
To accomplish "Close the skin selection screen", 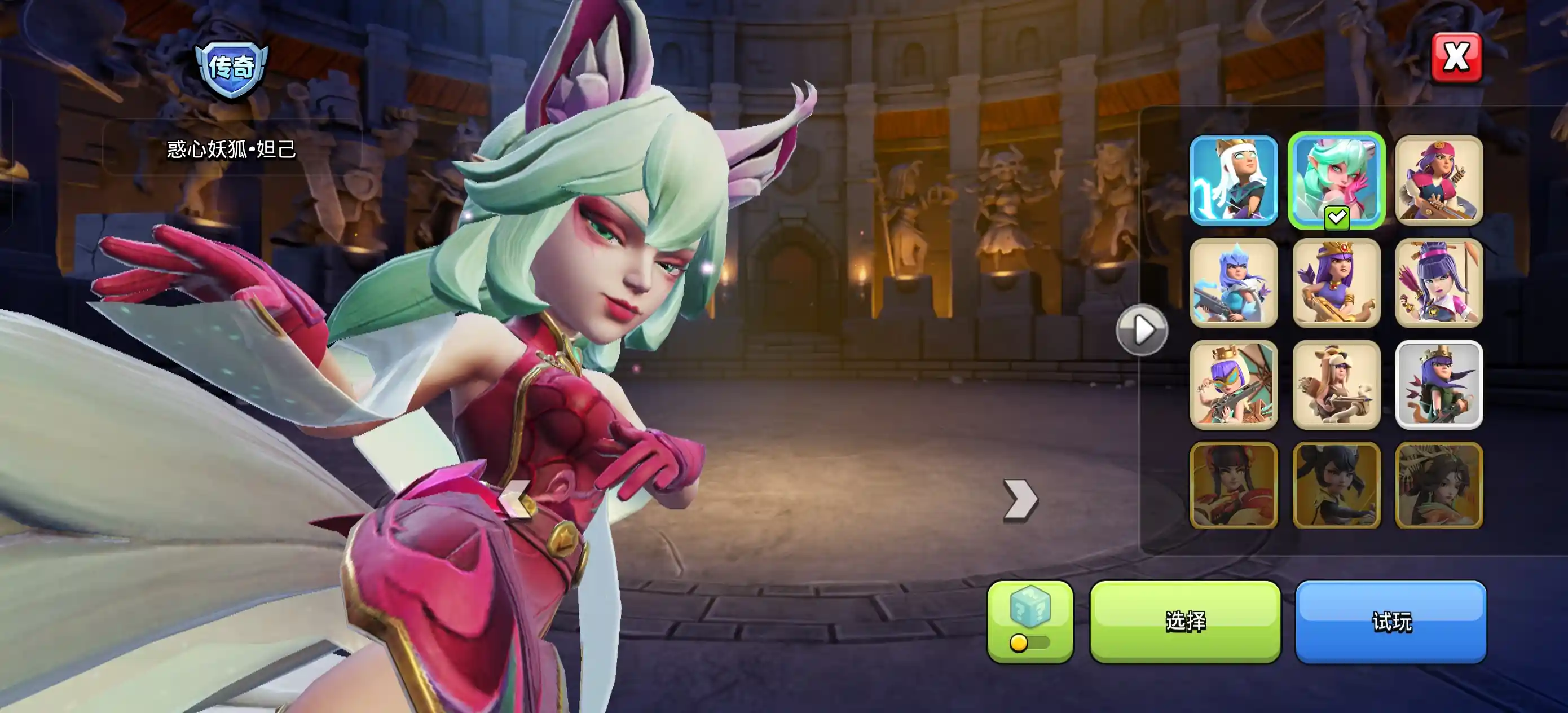I will (x=1456, y=58).
